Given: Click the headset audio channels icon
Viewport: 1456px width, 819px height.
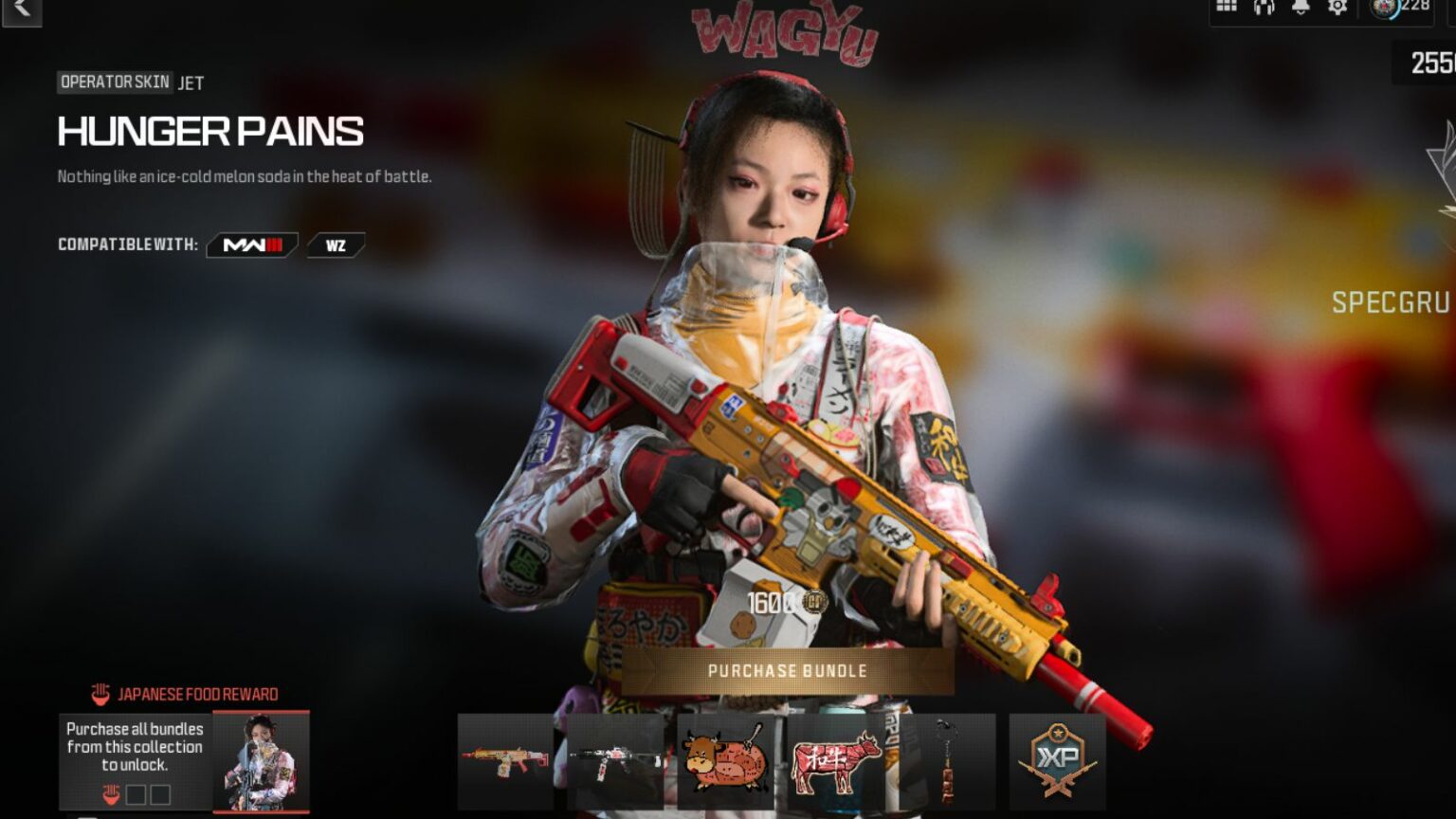Looking at the screenshot, I should pos(1263,8).
